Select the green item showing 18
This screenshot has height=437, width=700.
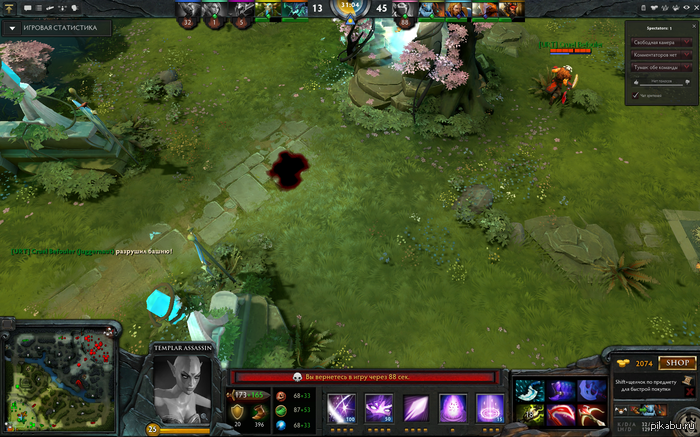(529, 413)
